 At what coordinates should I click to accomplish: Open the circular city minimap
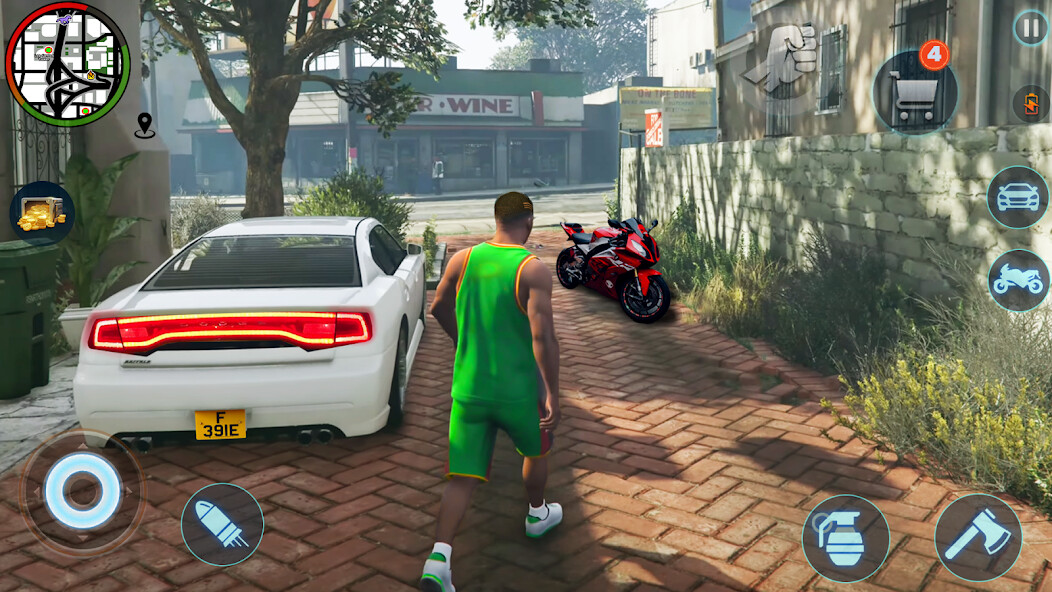[68, 64]
